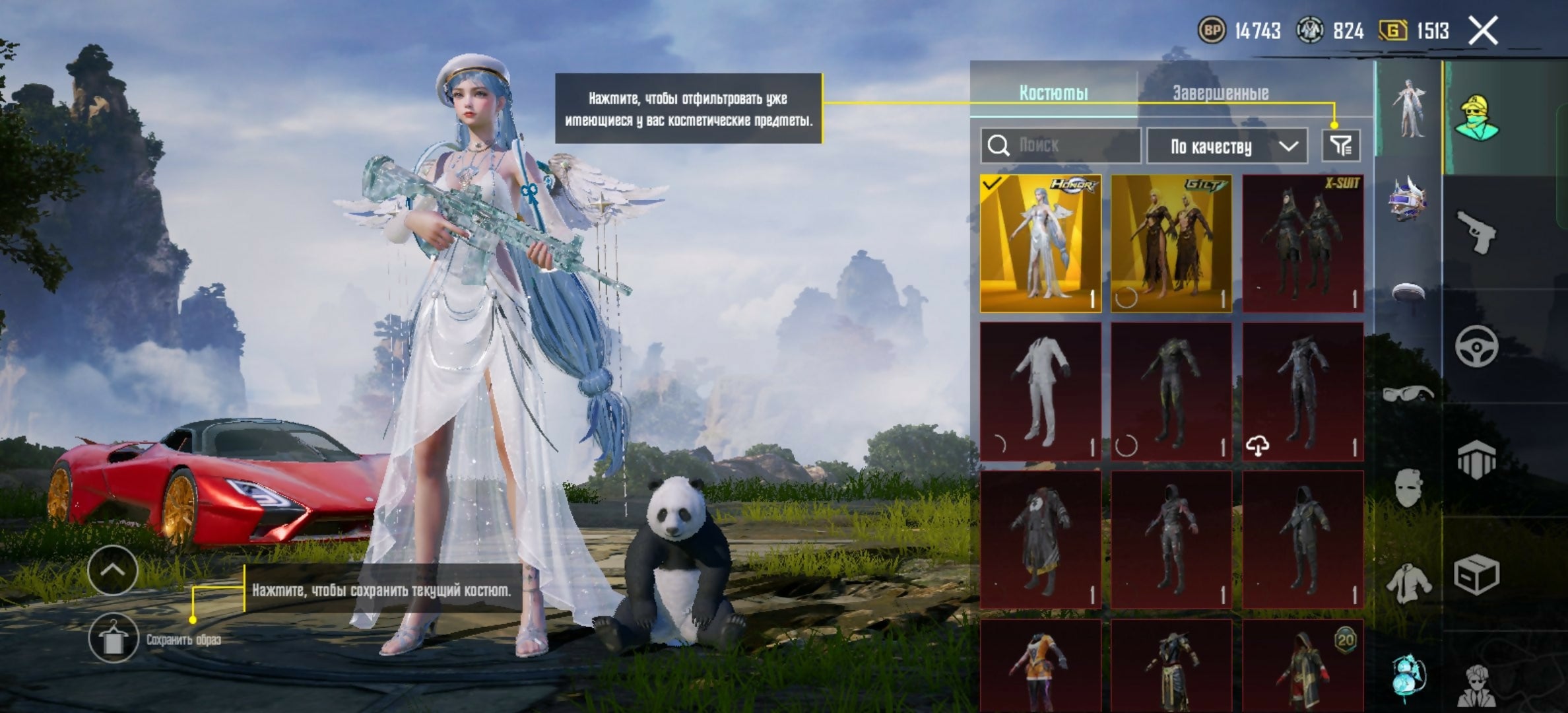Open the Завершенные tab
Viewport: 1568px width, 713px height.
[x=1220, y=92]
